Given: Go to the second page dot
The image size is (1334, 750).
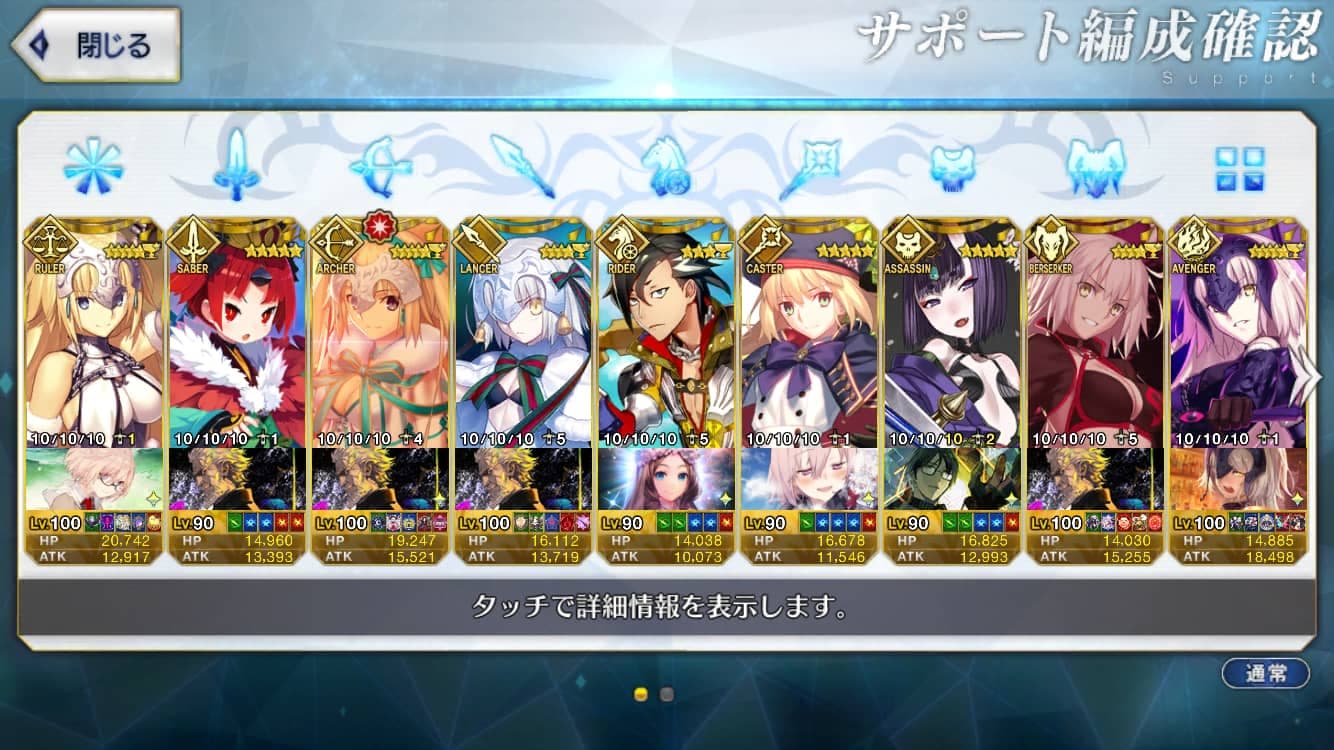Looking at the screenshot, I should (x=667, y=694).
